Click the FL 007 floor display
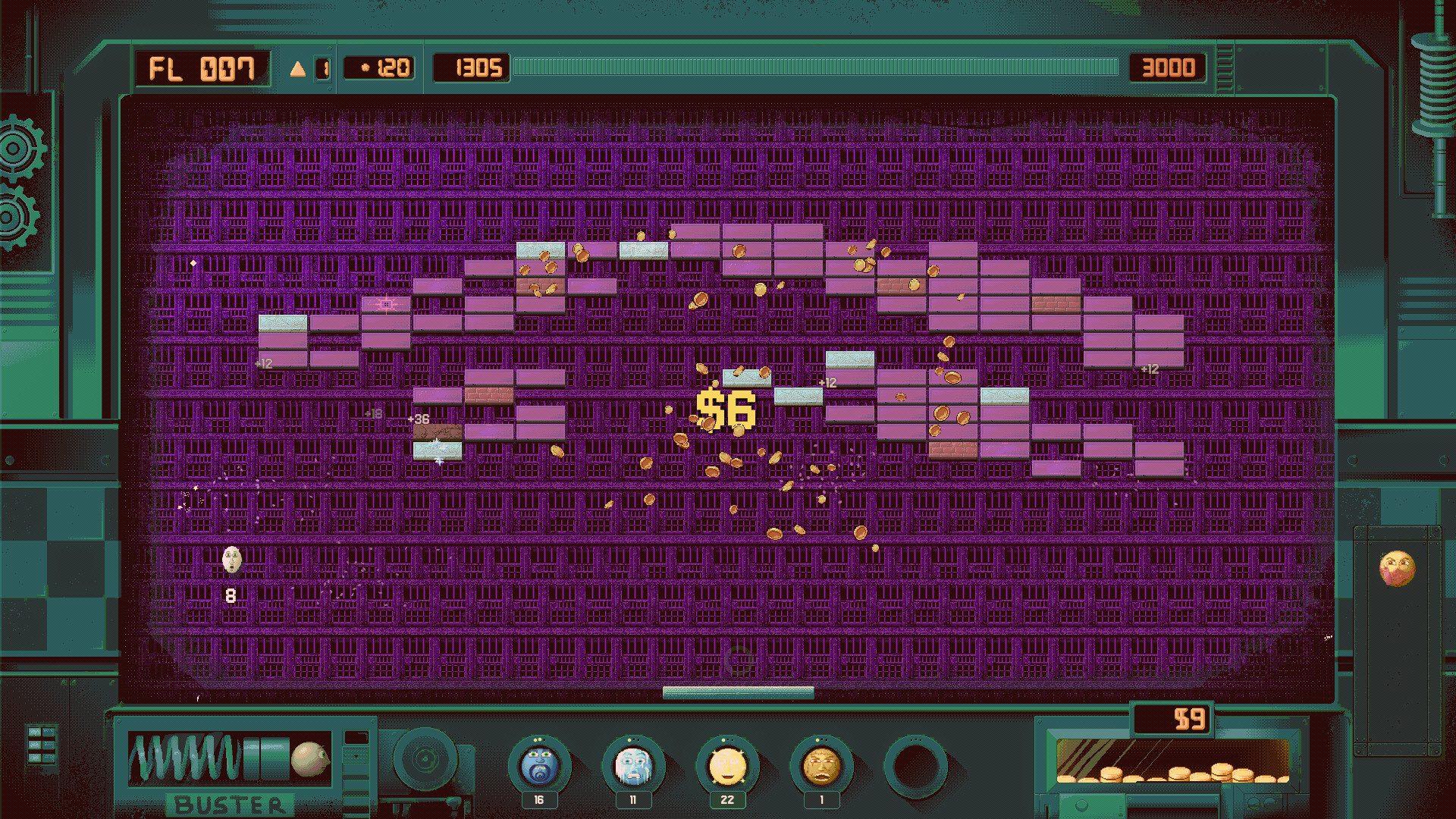This screenshot has height=819, width=1456. [x=201, y=68]
